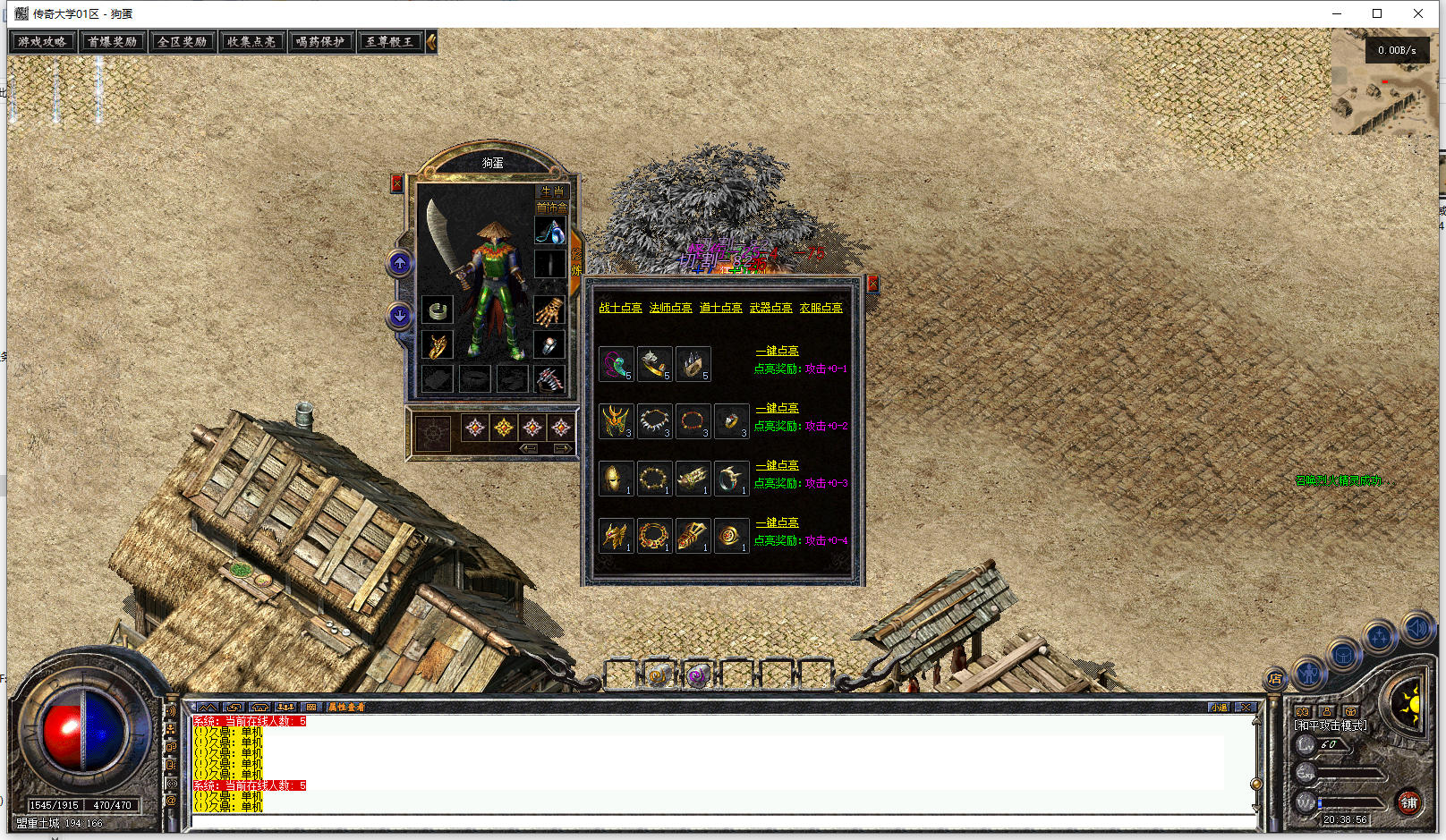
Task: Switch to the 法师点亮 mage tab
Action: pyautogui.click(x=670, y=308)
